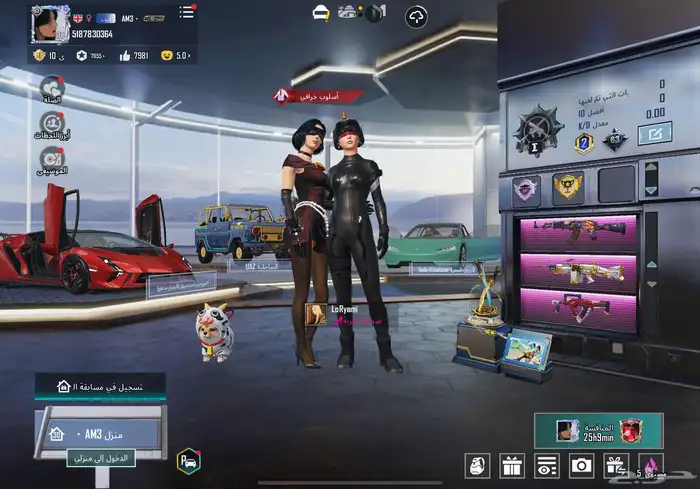Screen dimensions: 700x489
Task: Open the list menu beside the profile
Action: pyautogui.click(x=186, y=12)
